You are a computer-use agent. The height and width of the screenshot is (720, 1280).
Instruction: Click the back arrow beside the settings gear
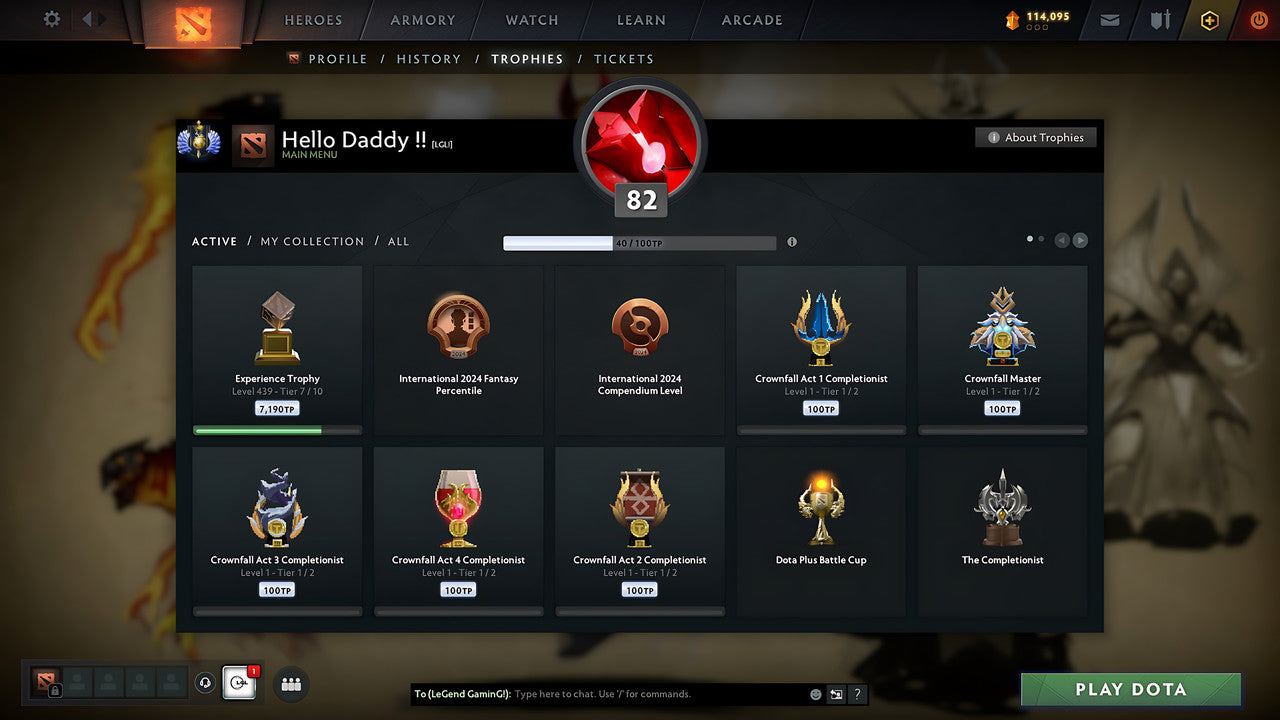(86, 19)
